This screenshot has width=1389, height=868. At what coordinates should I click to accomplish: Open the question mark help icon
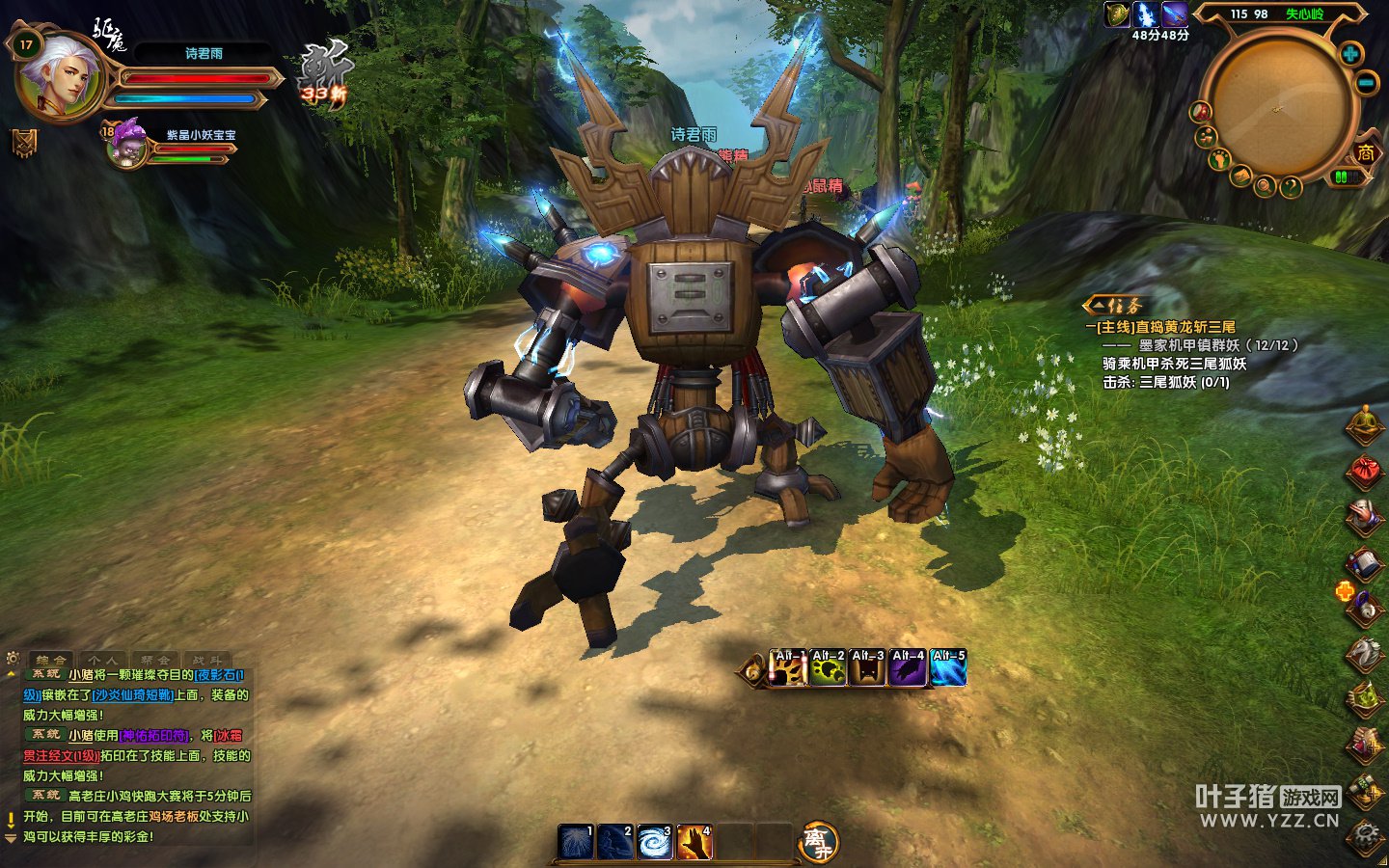1291,186
